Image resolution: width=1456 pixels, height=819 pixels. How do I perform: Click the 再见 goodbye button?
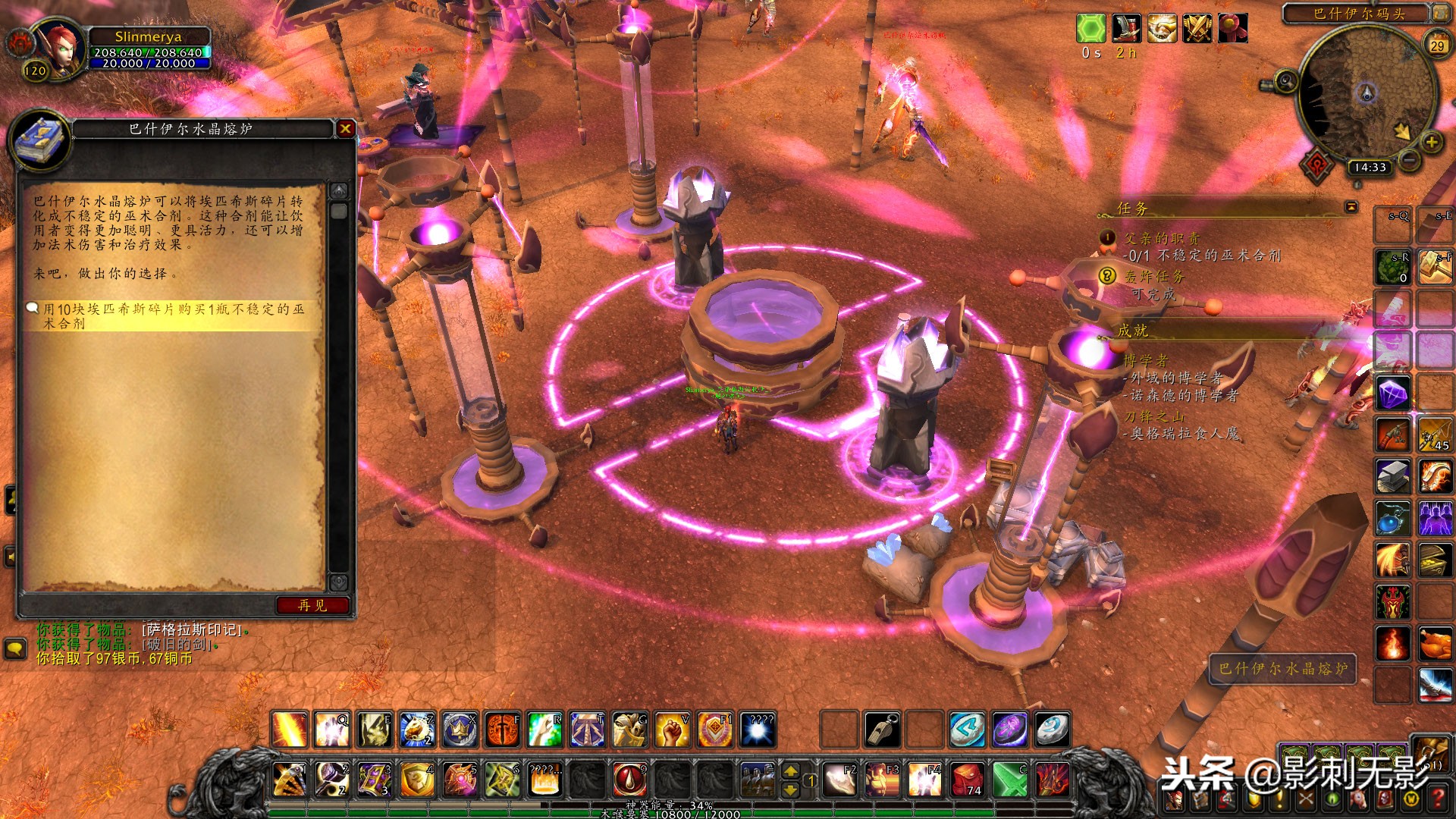click(x=312, y=605)
